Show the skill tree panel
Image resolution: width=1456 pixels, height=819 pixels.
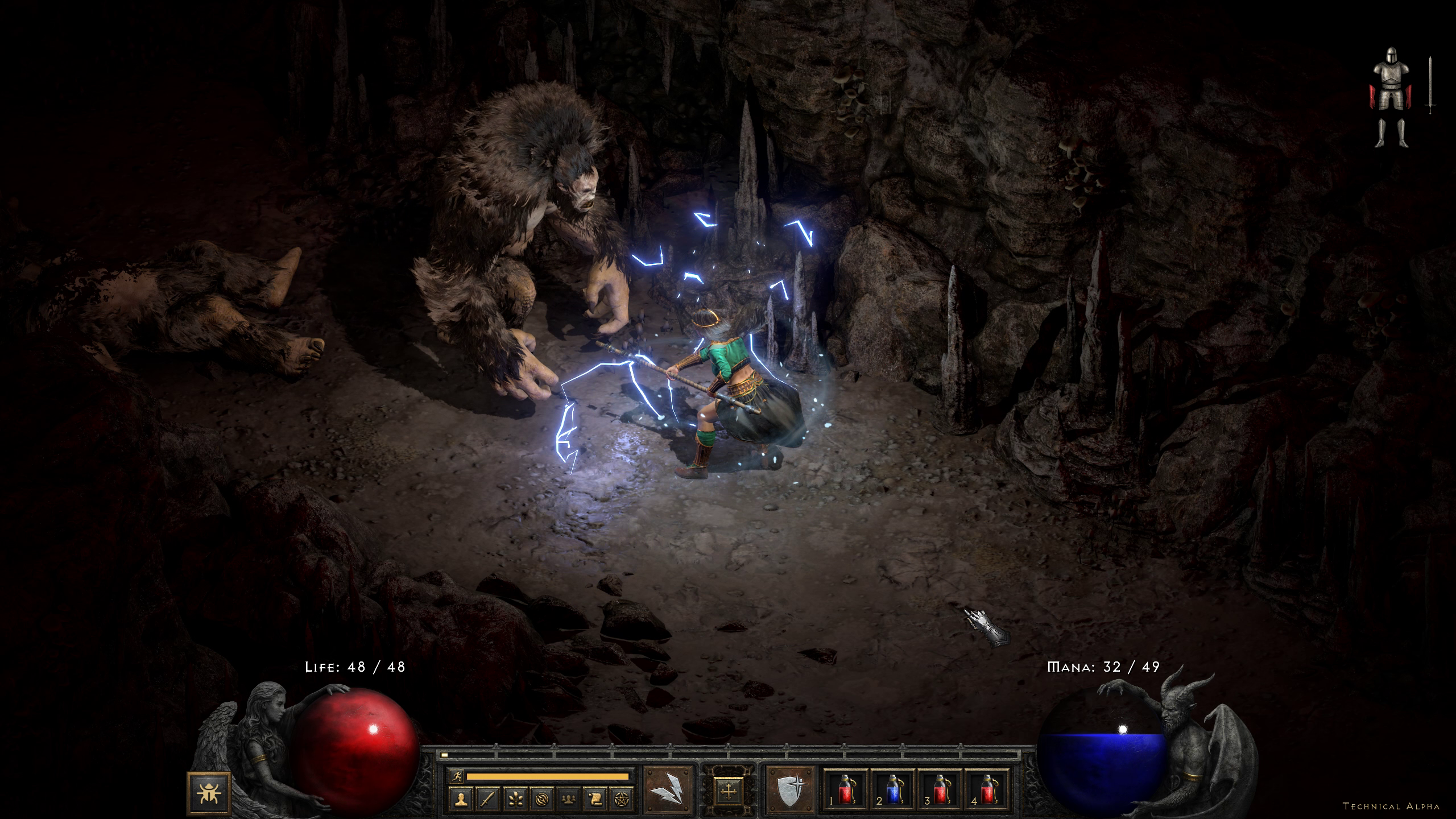[x=515, y=800]
